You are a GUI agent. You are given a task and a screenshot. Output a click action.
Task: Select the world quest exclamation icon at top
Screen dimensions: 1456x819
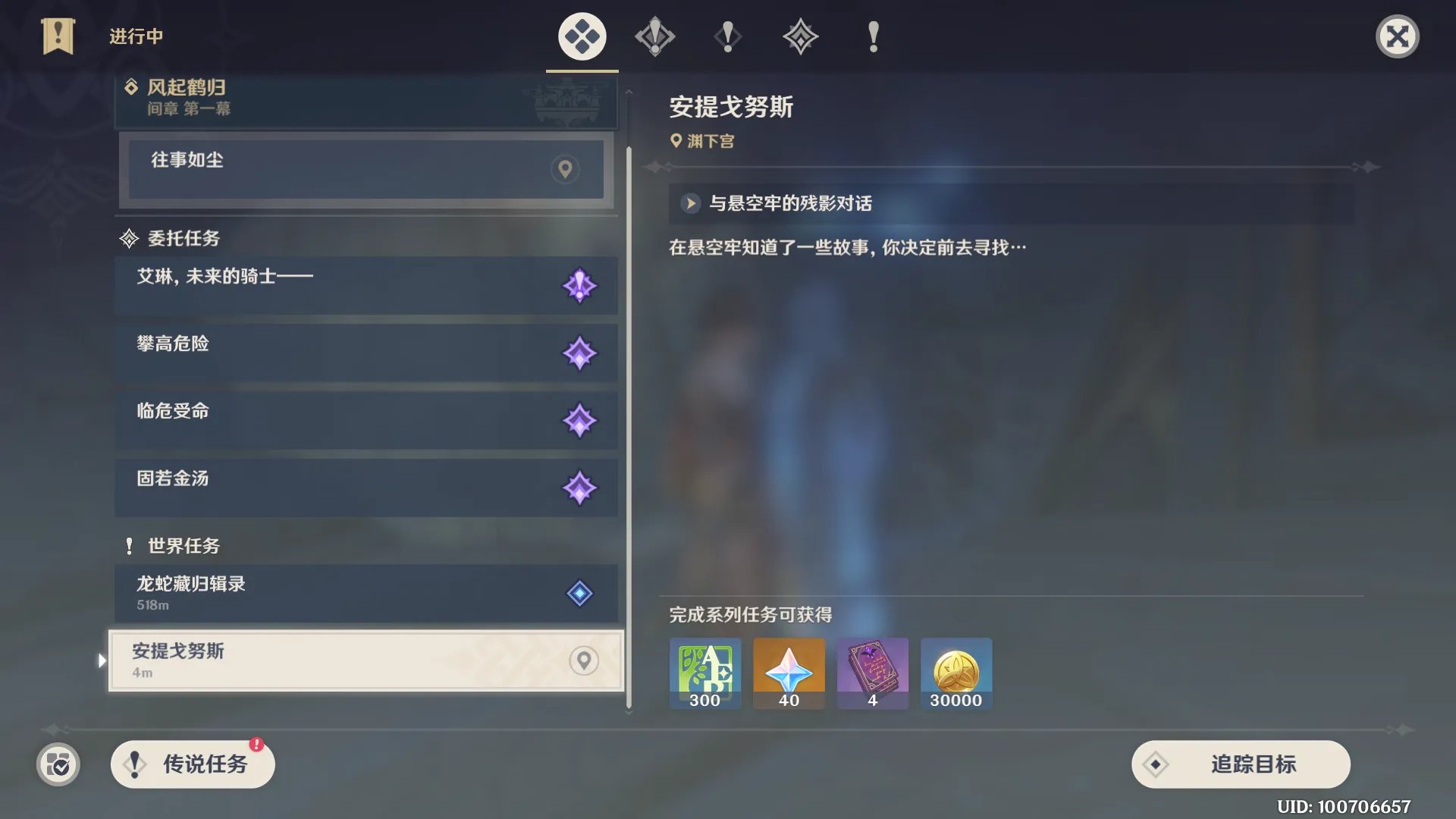coord(871,36)
